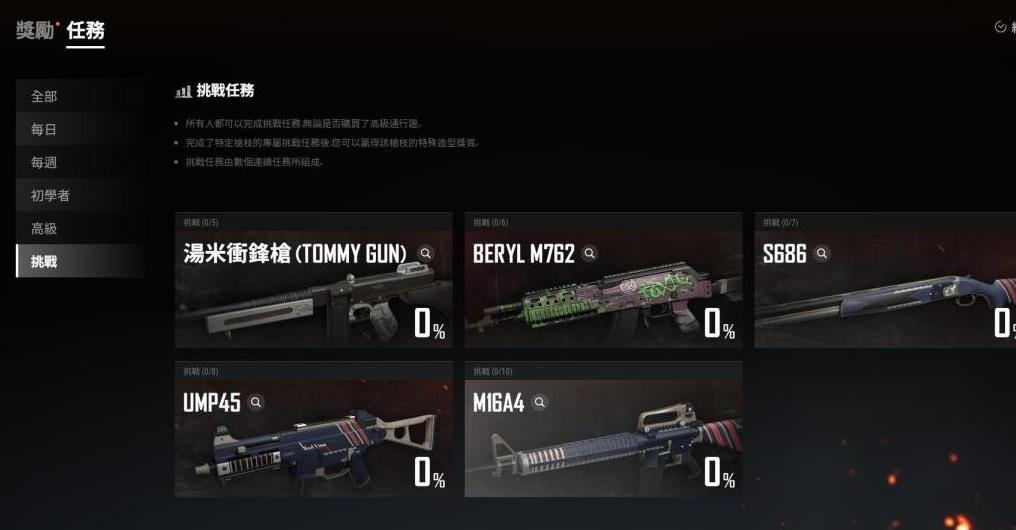This screenshot has height=530, width=1016.
Task: Inspect the S686 skin via magnifier icon
Action: click(822, 254)
